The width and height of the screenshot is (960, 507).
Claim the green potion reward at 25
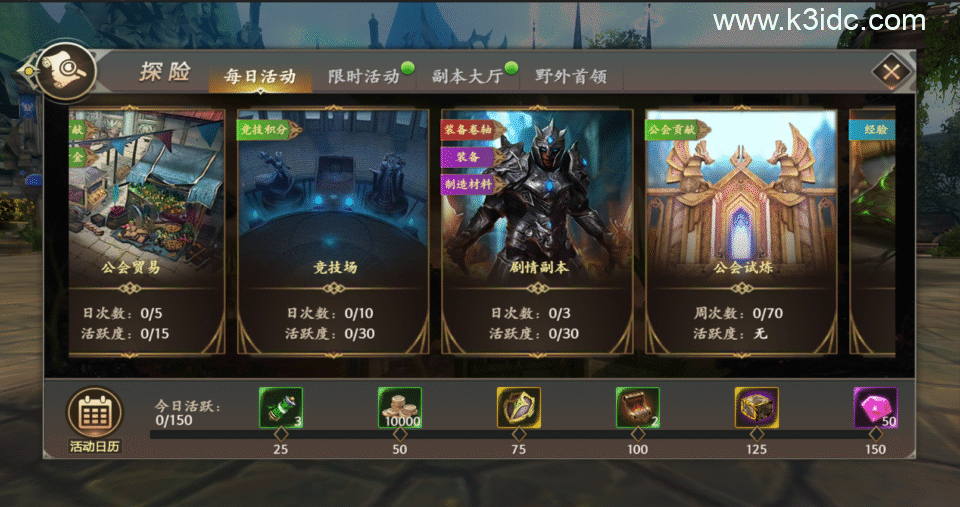click(281, 408)
